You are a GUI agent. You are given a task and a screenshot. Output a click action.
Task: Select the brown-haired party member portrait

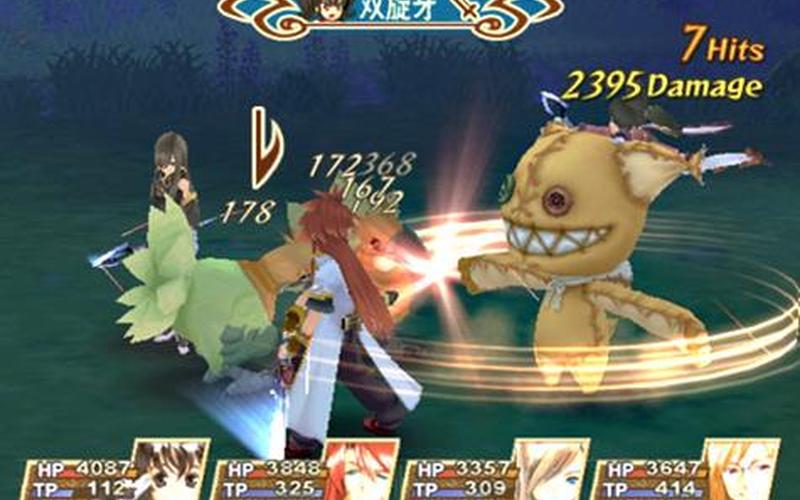click(x=169, y=472)
